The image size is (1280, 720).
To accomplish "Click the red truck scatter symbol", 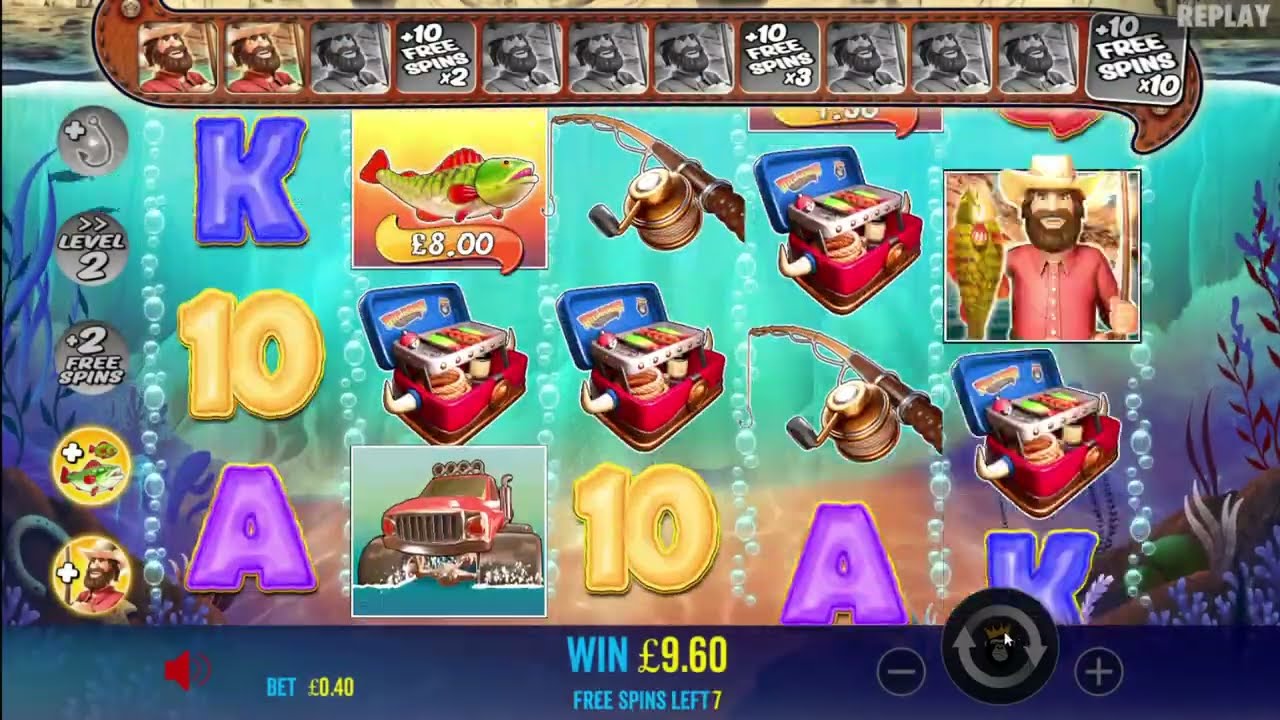I will [449, 525].
